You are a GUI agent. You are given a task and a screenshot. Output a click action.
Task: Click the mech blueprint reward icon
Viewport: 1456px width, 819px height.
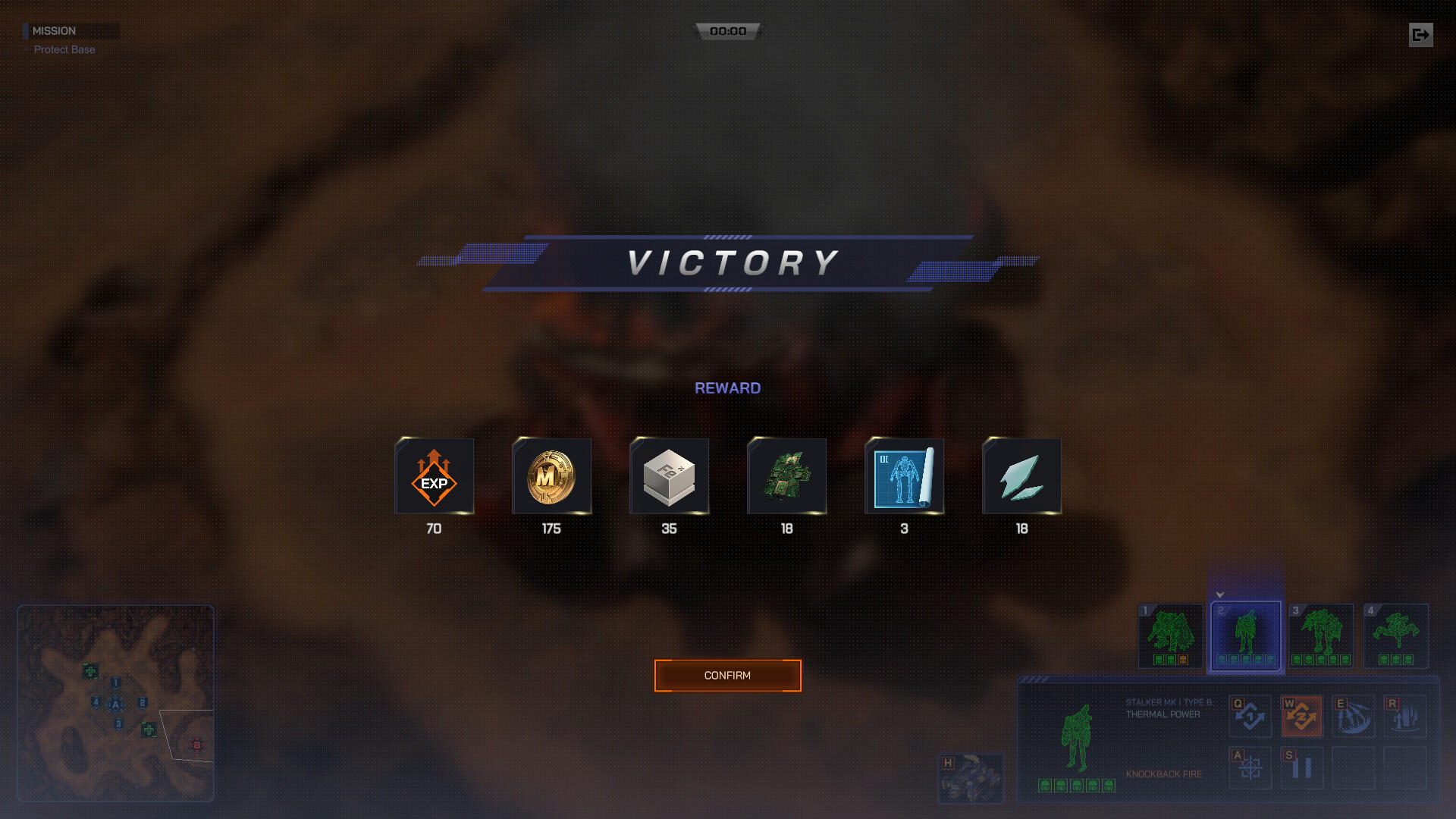pyautogui.click(x=903, y=476)
